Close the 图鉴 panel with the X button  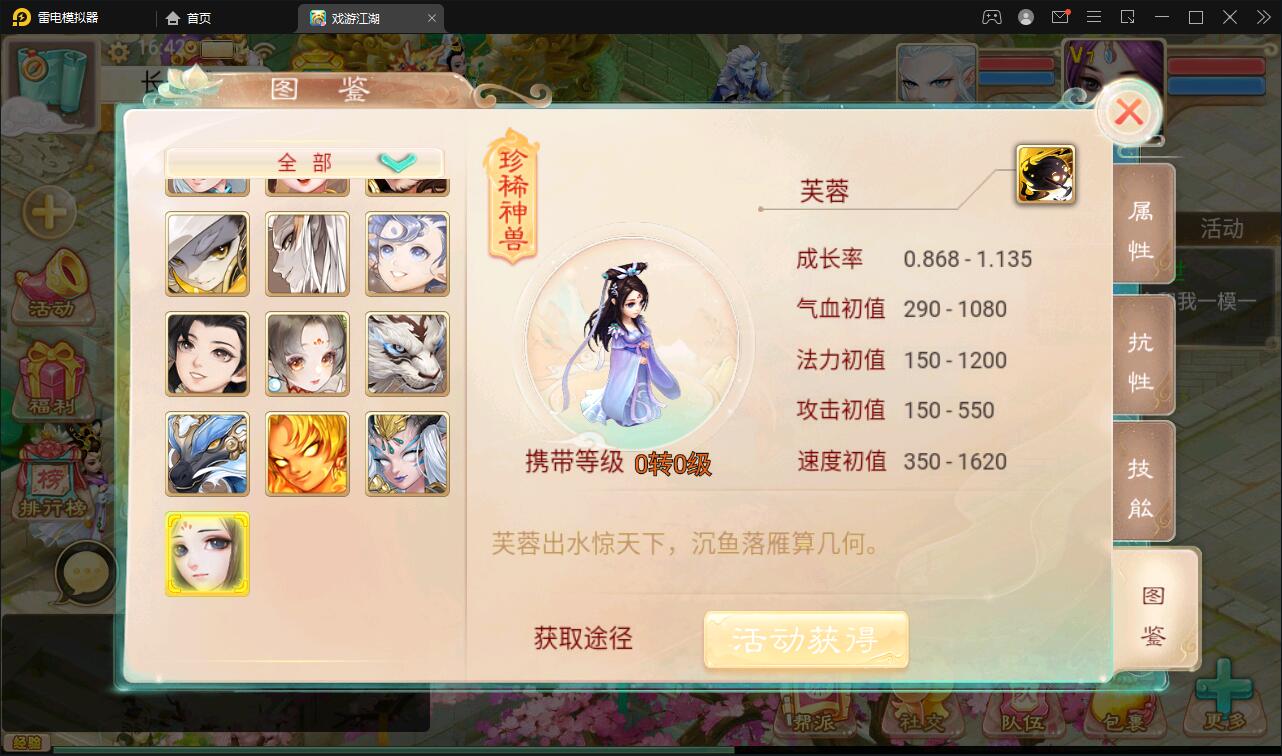(1129, 112)
